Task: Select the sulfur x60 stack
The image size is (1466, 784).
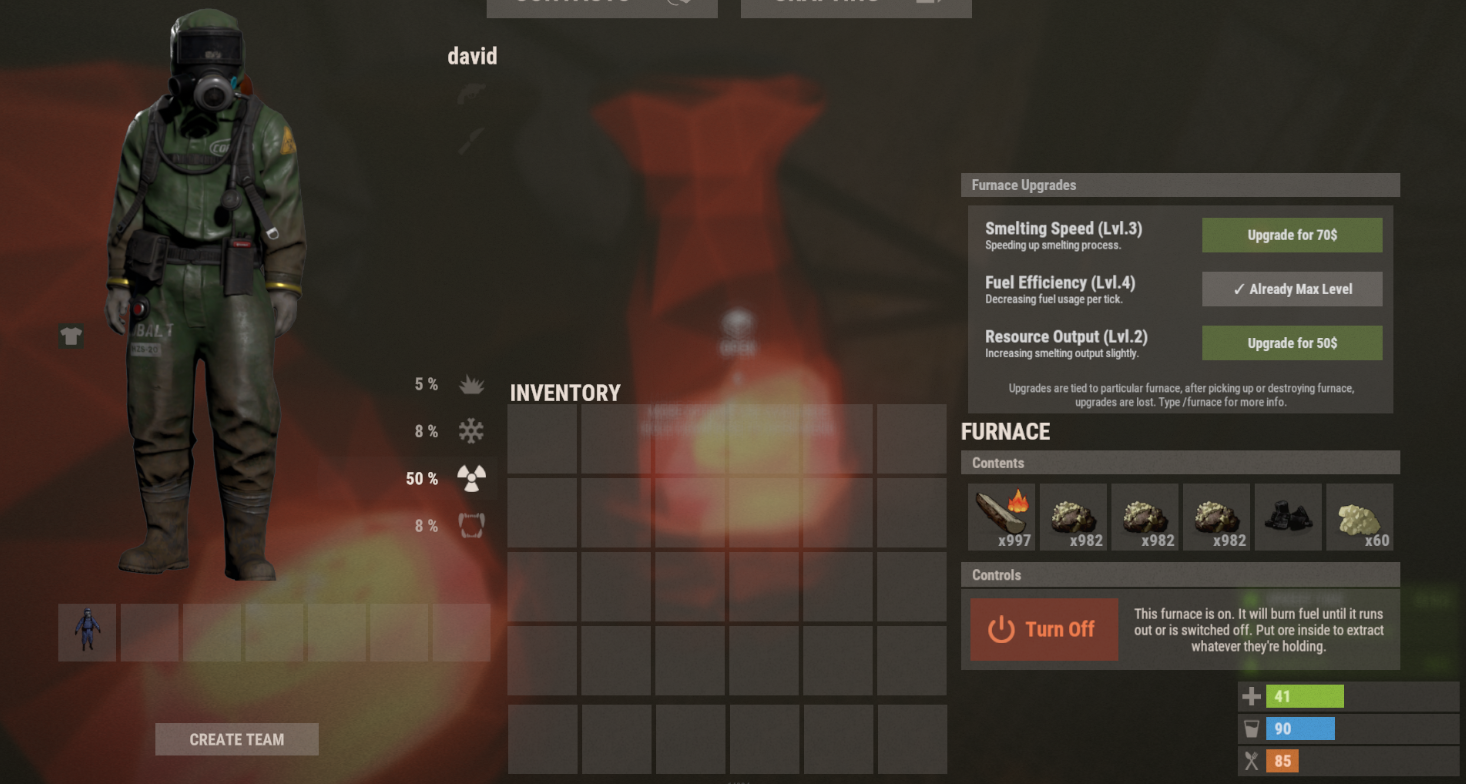Action: 1359,517
